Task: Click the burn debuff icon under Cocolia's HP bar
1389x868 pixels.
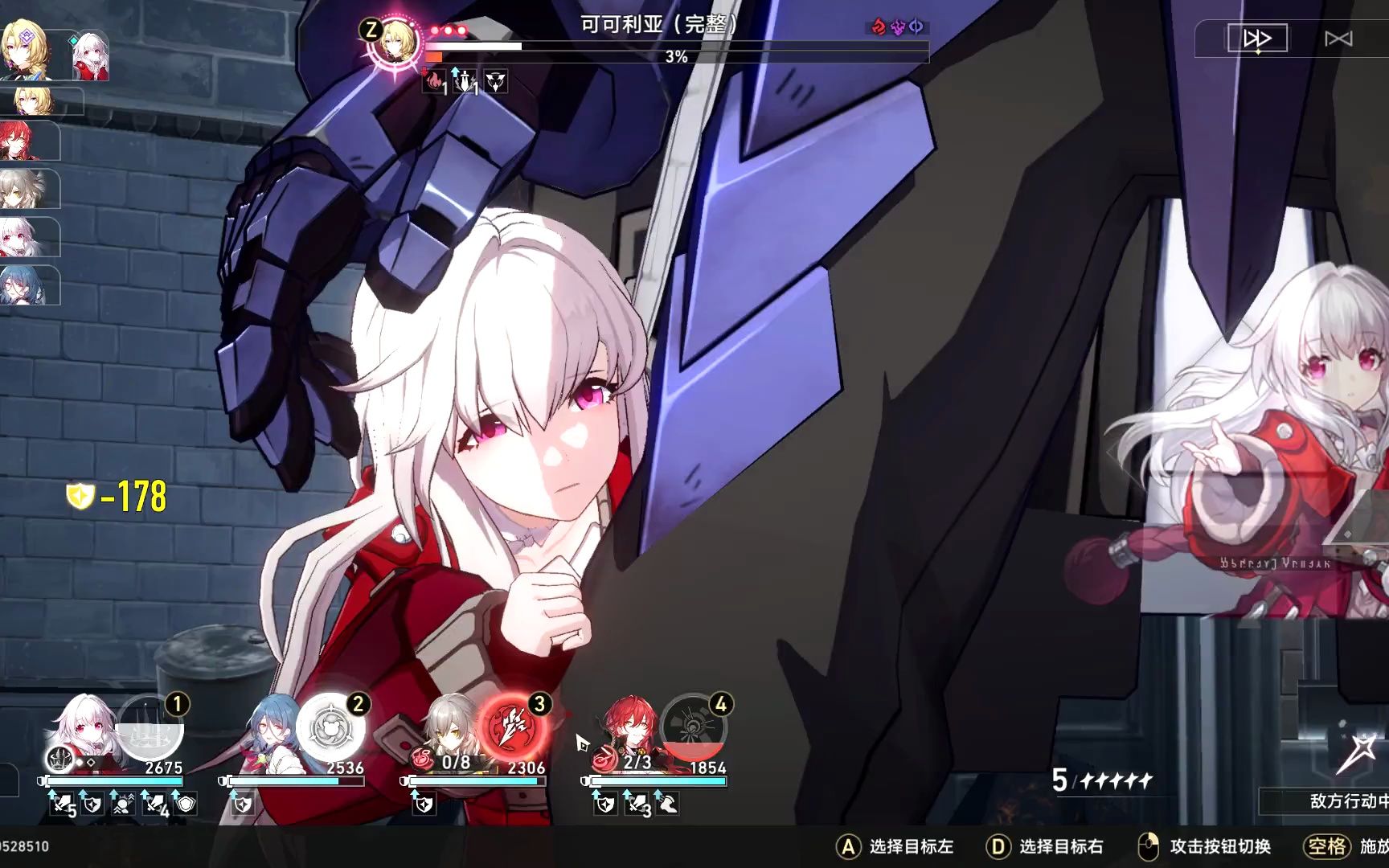Action: tap(434, 83)
